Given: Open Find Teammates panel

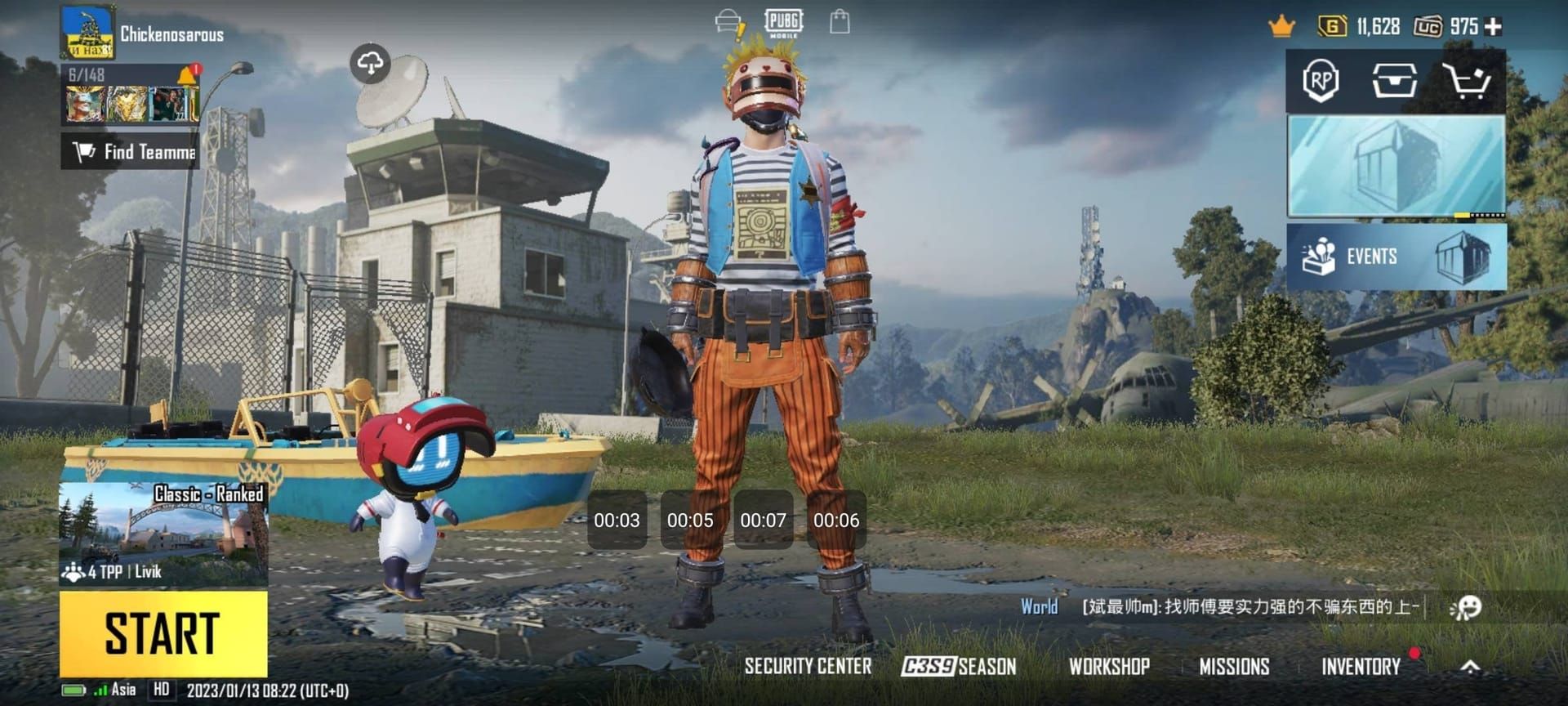Looking at the screenshot, I should pyautogui.click(x=131, y=151).
